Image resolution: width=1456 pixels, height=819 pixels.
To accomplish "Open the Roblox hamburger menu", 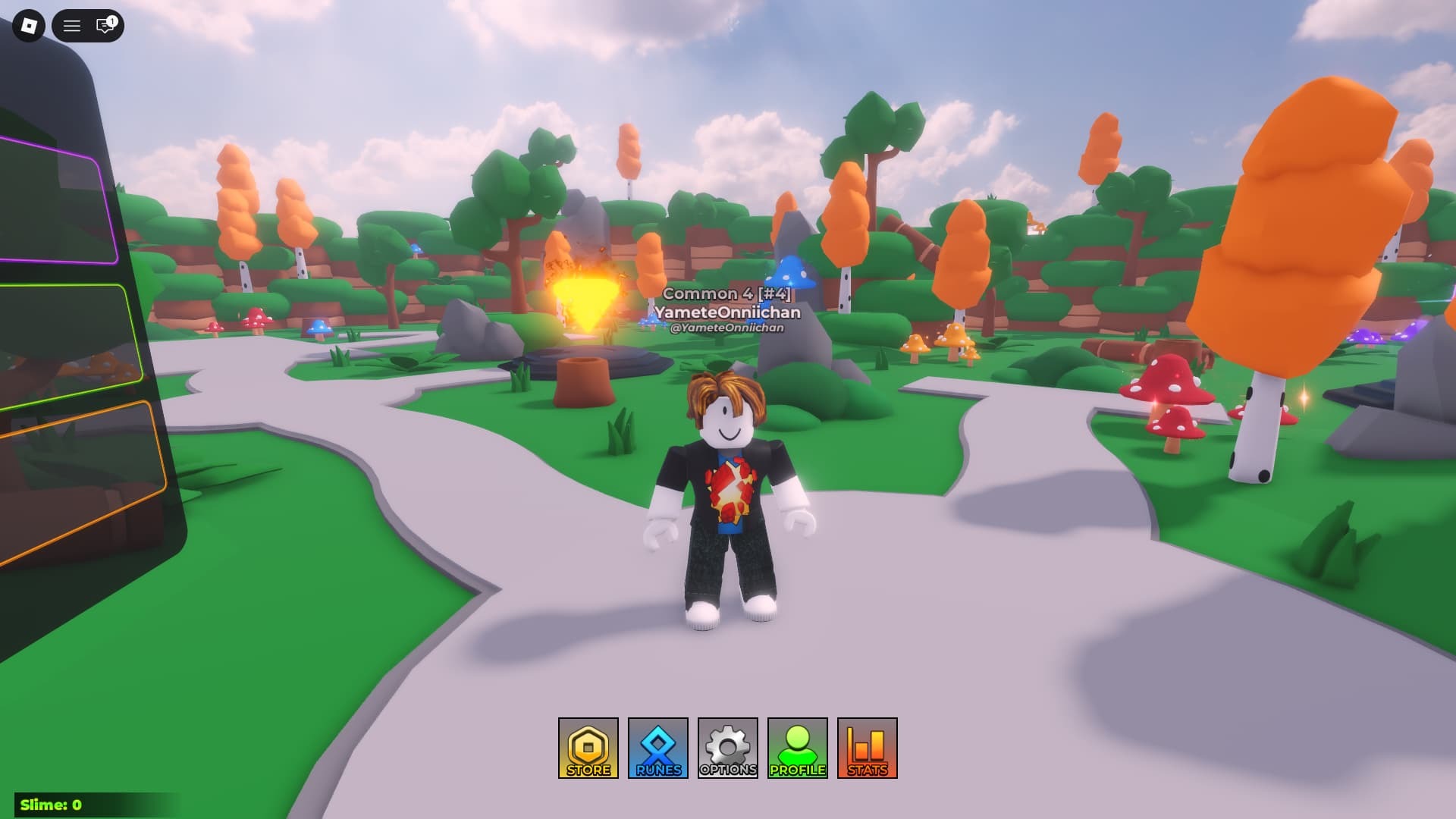I will (x=72, y=24).
